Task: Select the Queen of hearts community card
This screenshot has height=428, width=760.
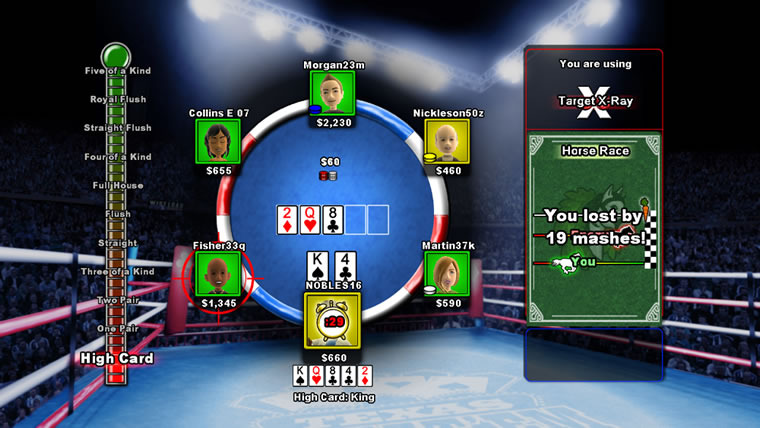Action: tap(311, 220)
